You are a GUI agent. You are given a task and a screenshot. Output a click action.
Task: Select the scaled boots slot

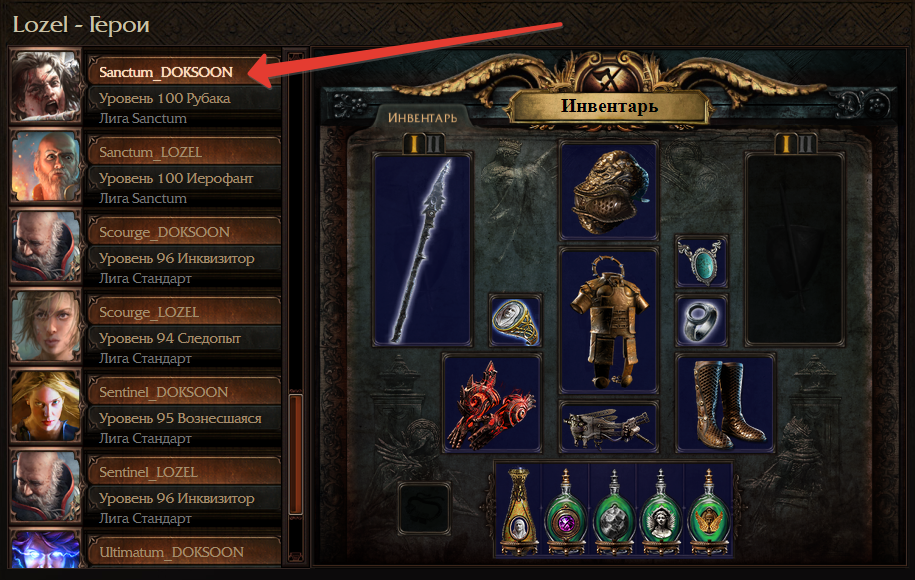tap(725, 403)
